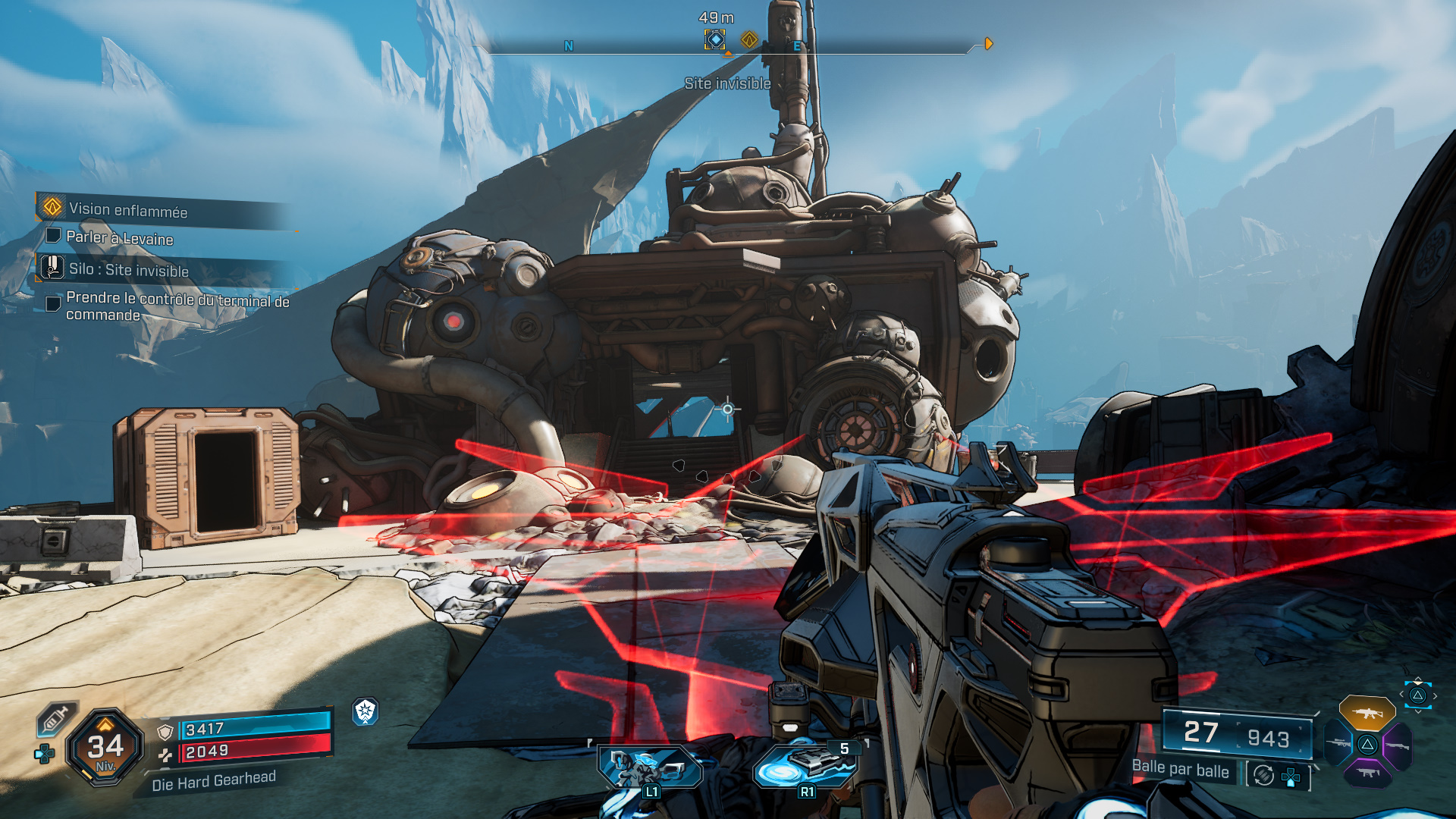The height and width of the screenshot is (819, 1456).
Task: Select the Silo : Site invisible objective
Action: 127,269
